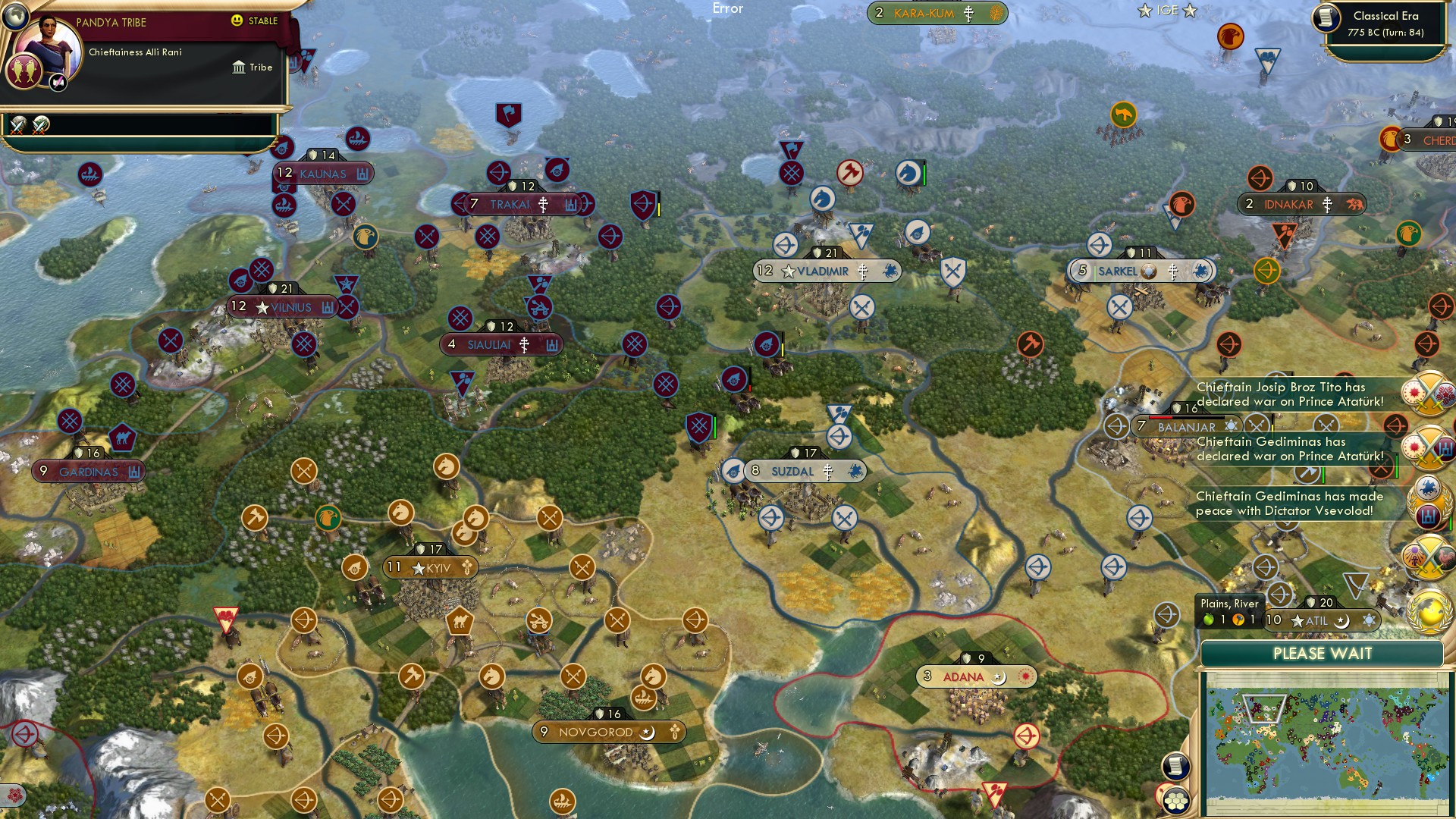Click the PLEASE WAIT button
The height and width of the screenshot is (819, 1456).
[1322, 654]
